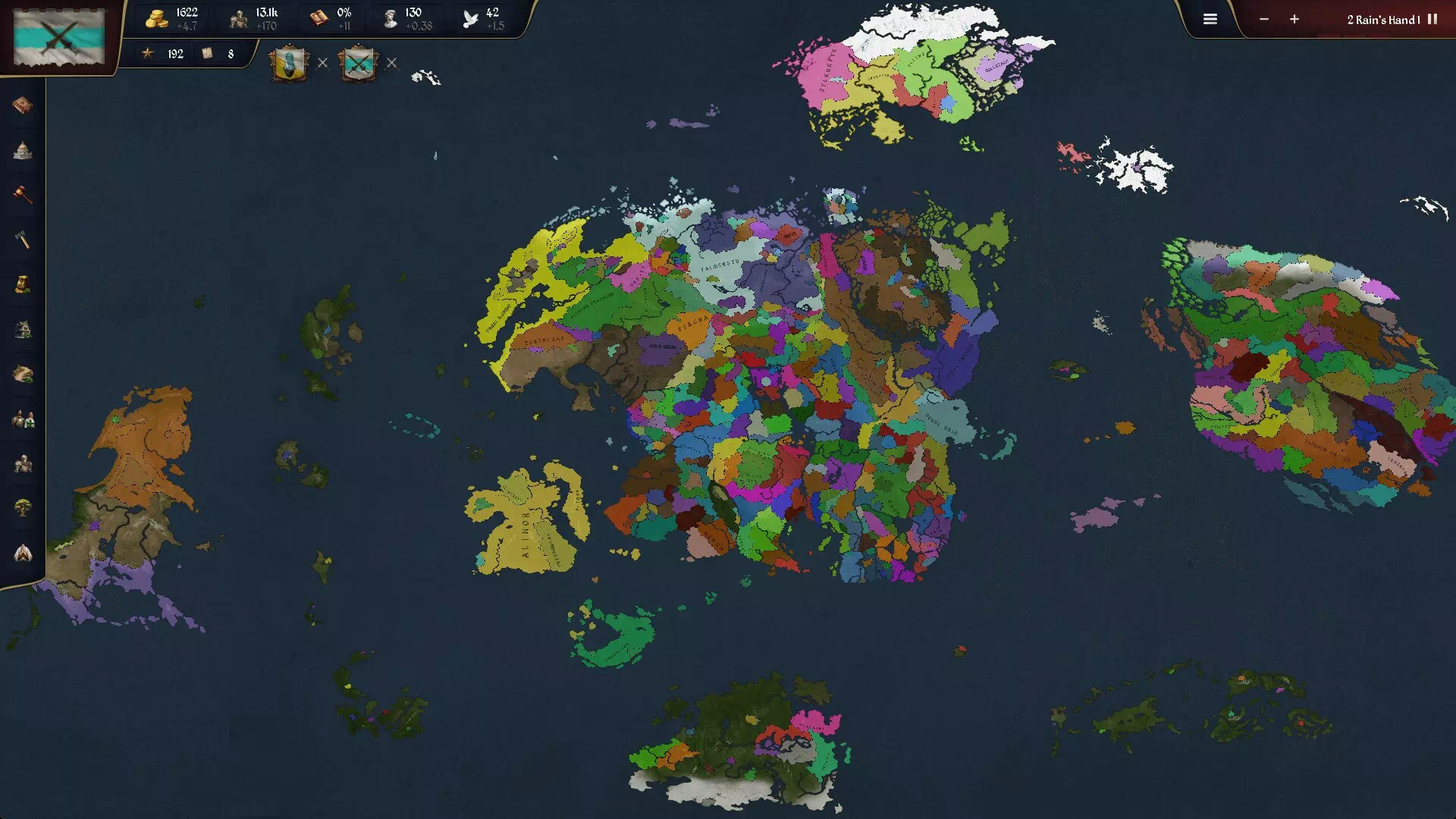The image size is (1456, 819).
Task: Open the red book sidebar panel
Action: (x=23, y=105)
